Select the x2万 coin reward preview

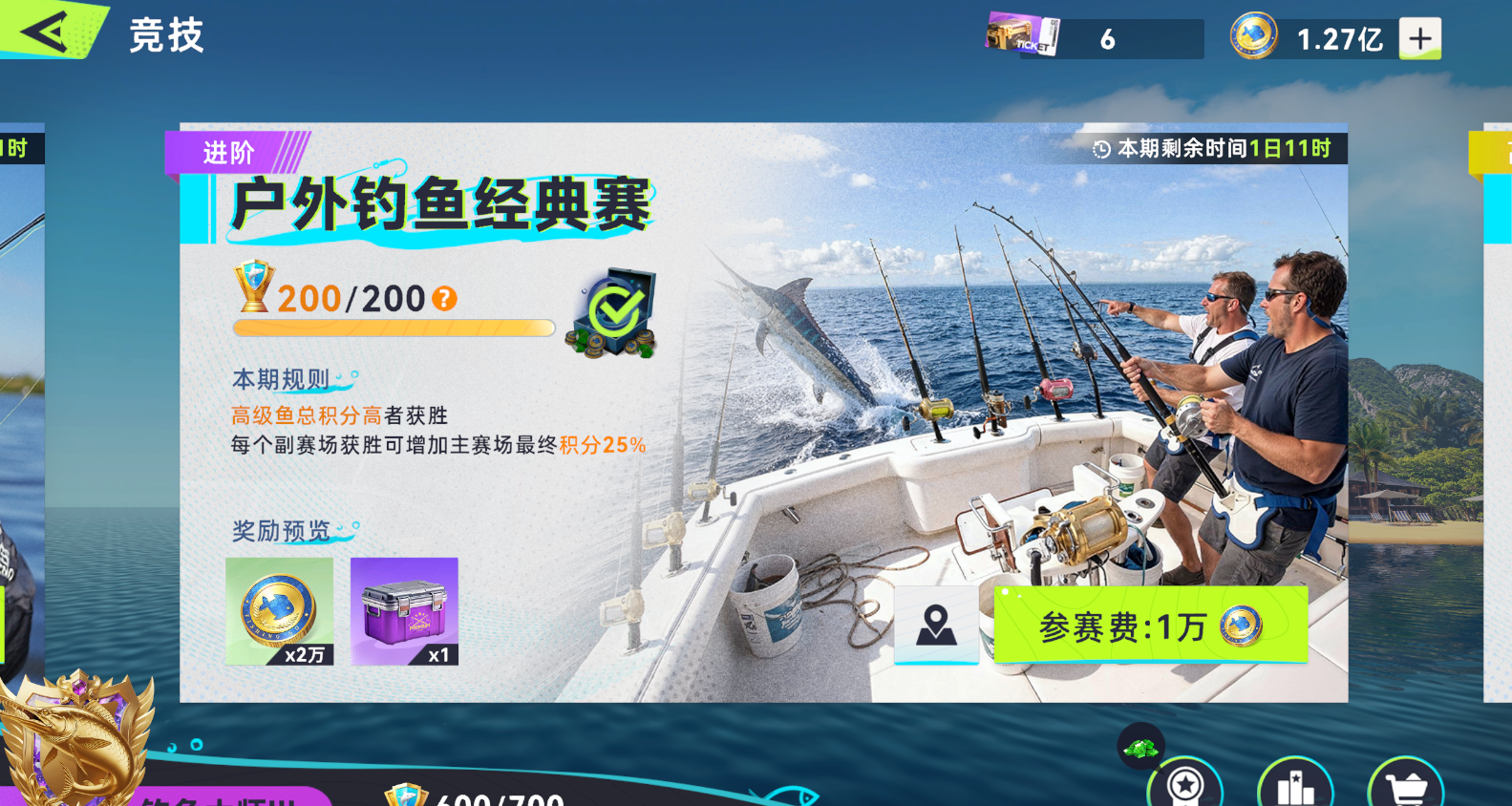click(x=278, y=611)
